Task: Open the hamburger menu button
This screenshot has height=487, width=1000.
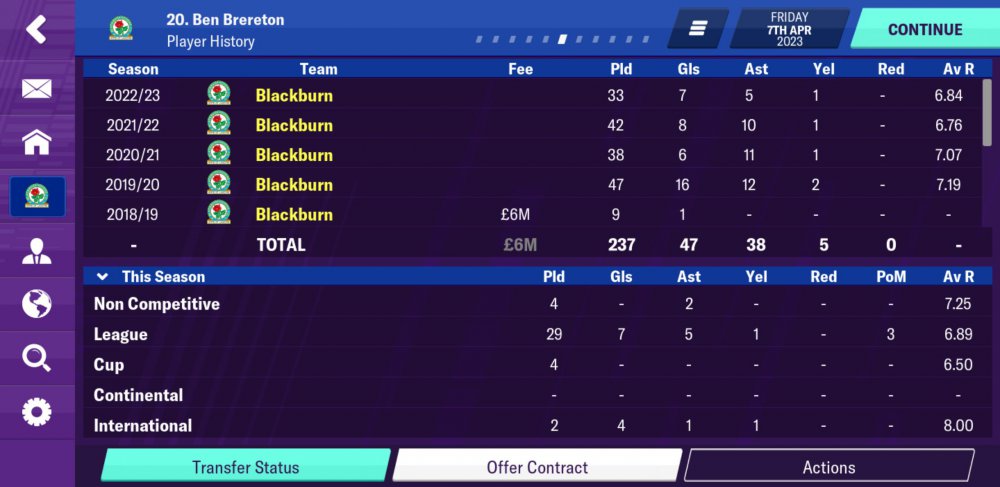Action: (x=698, y=29)
